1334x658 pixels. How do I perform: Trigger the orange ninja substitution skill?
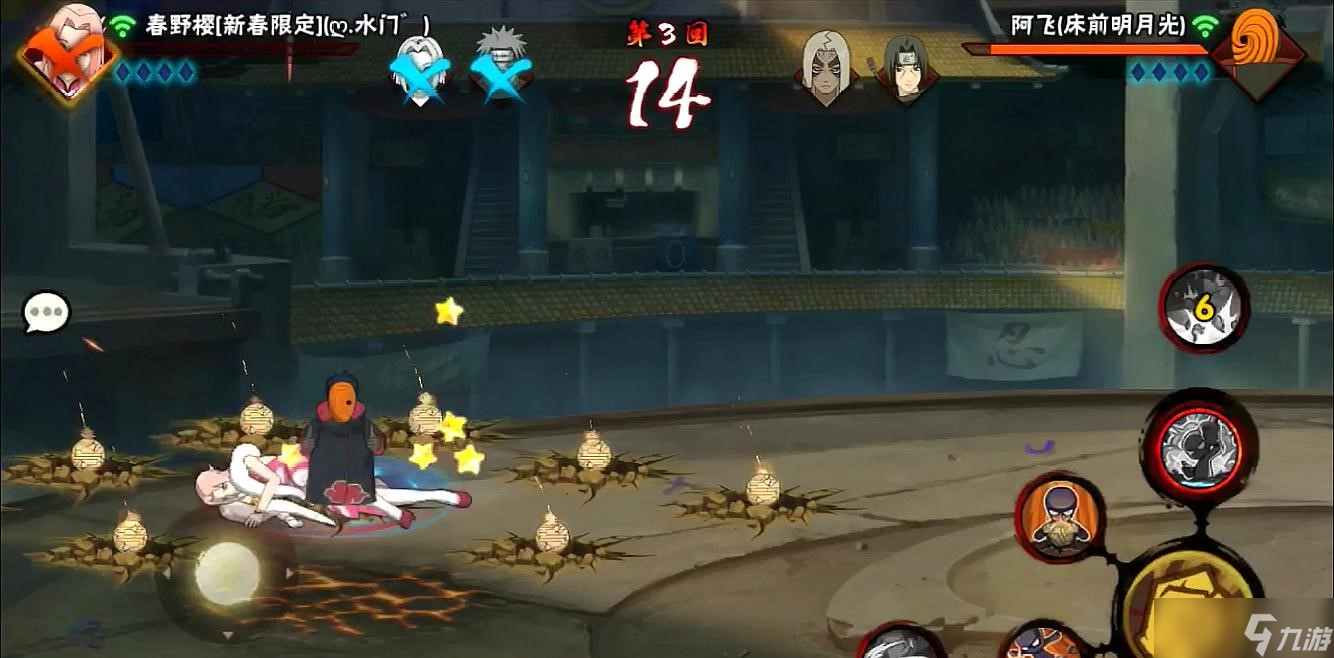pos(1059,518)
